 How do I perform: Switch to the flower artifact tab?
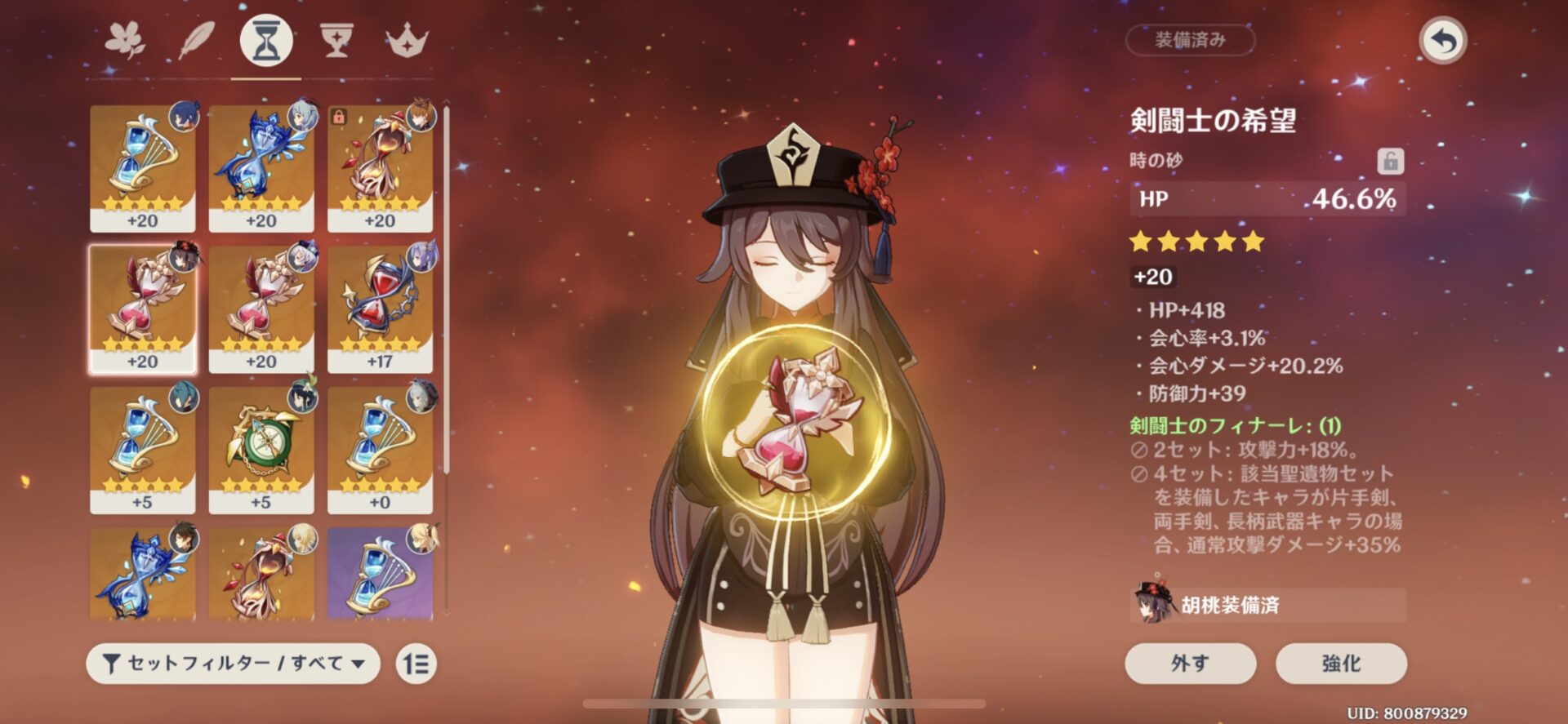point(125,40)
